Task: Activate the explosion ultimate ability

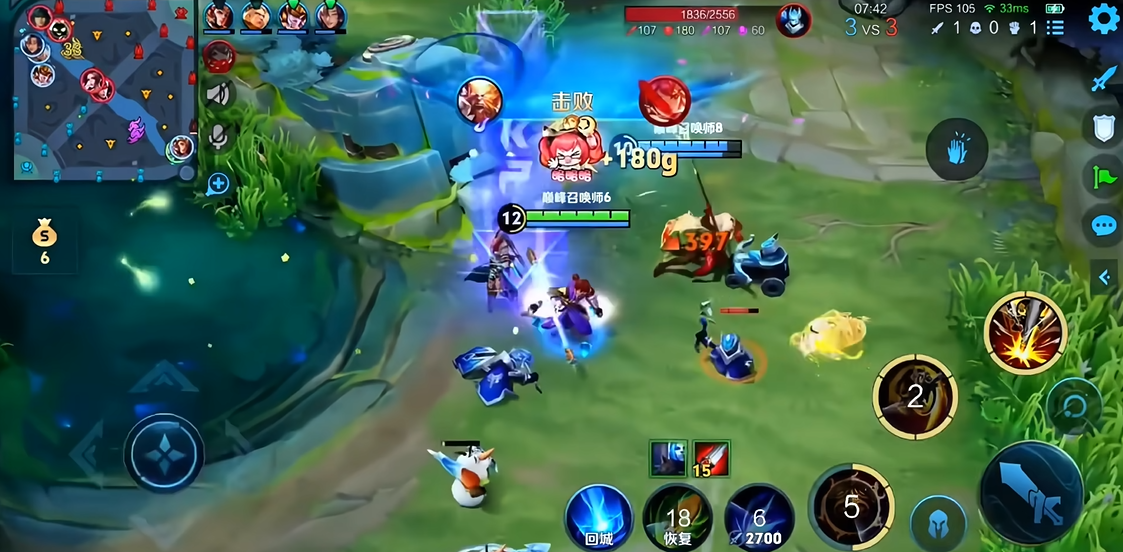Action: pos(1025,333)
